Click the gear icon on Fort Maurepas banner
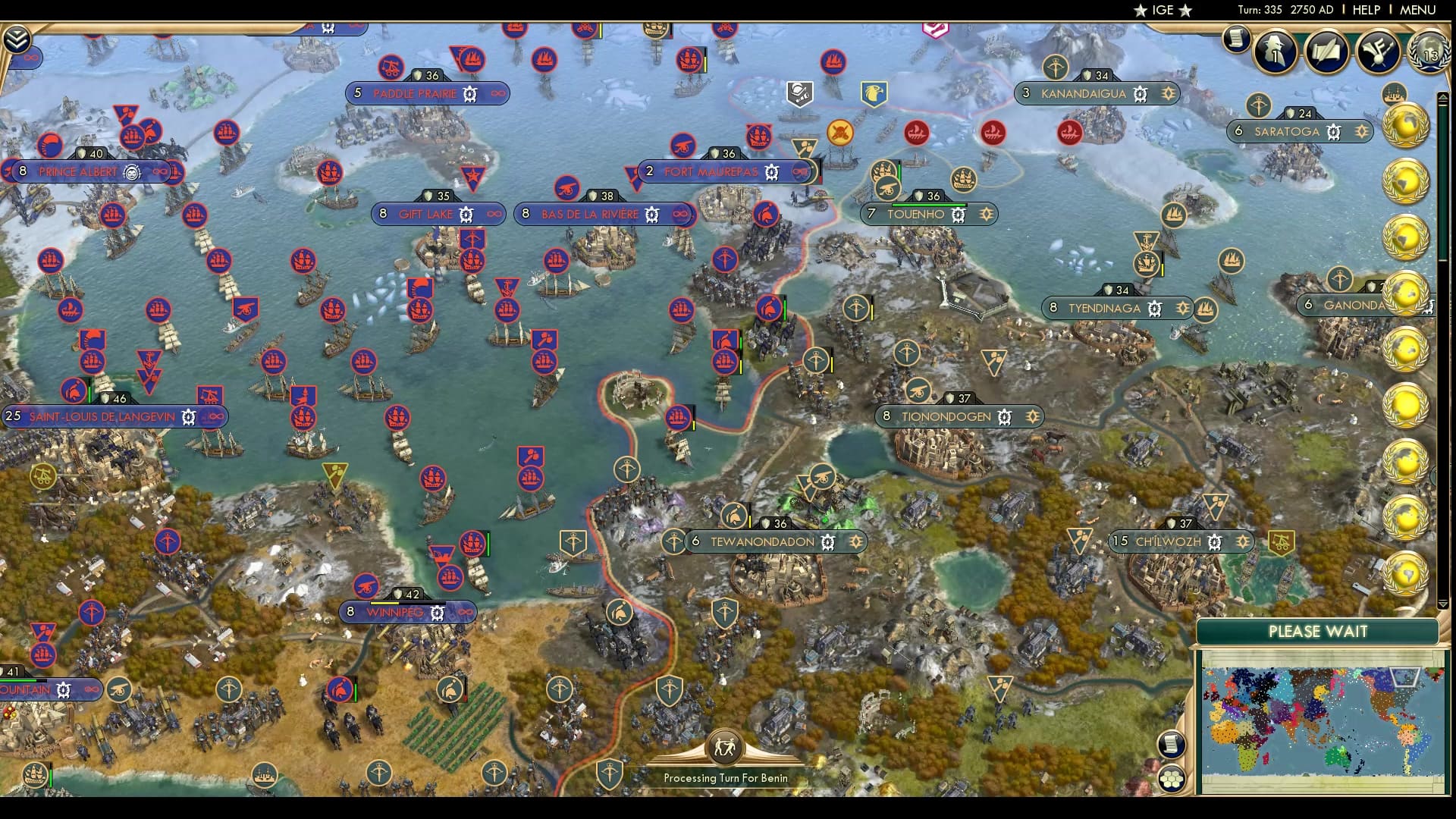Image resolution: width=1456 pixels, height=819 pixels. point(770,172)
